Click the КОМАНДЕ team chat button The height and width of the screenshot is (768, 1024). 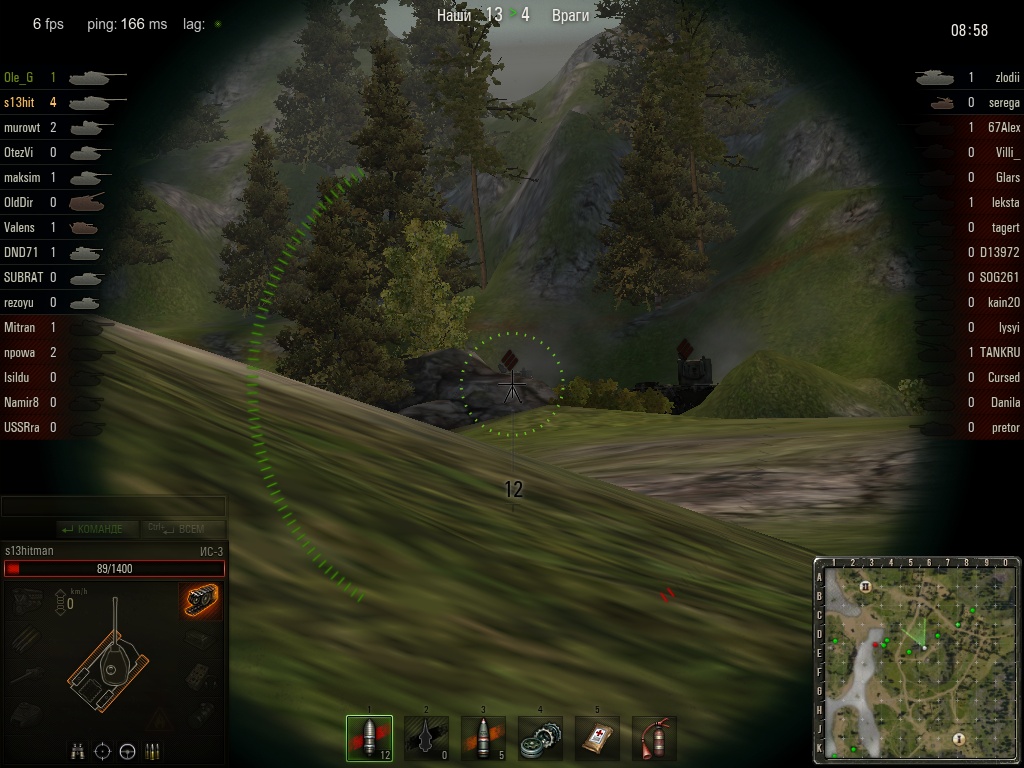[92, 529]
